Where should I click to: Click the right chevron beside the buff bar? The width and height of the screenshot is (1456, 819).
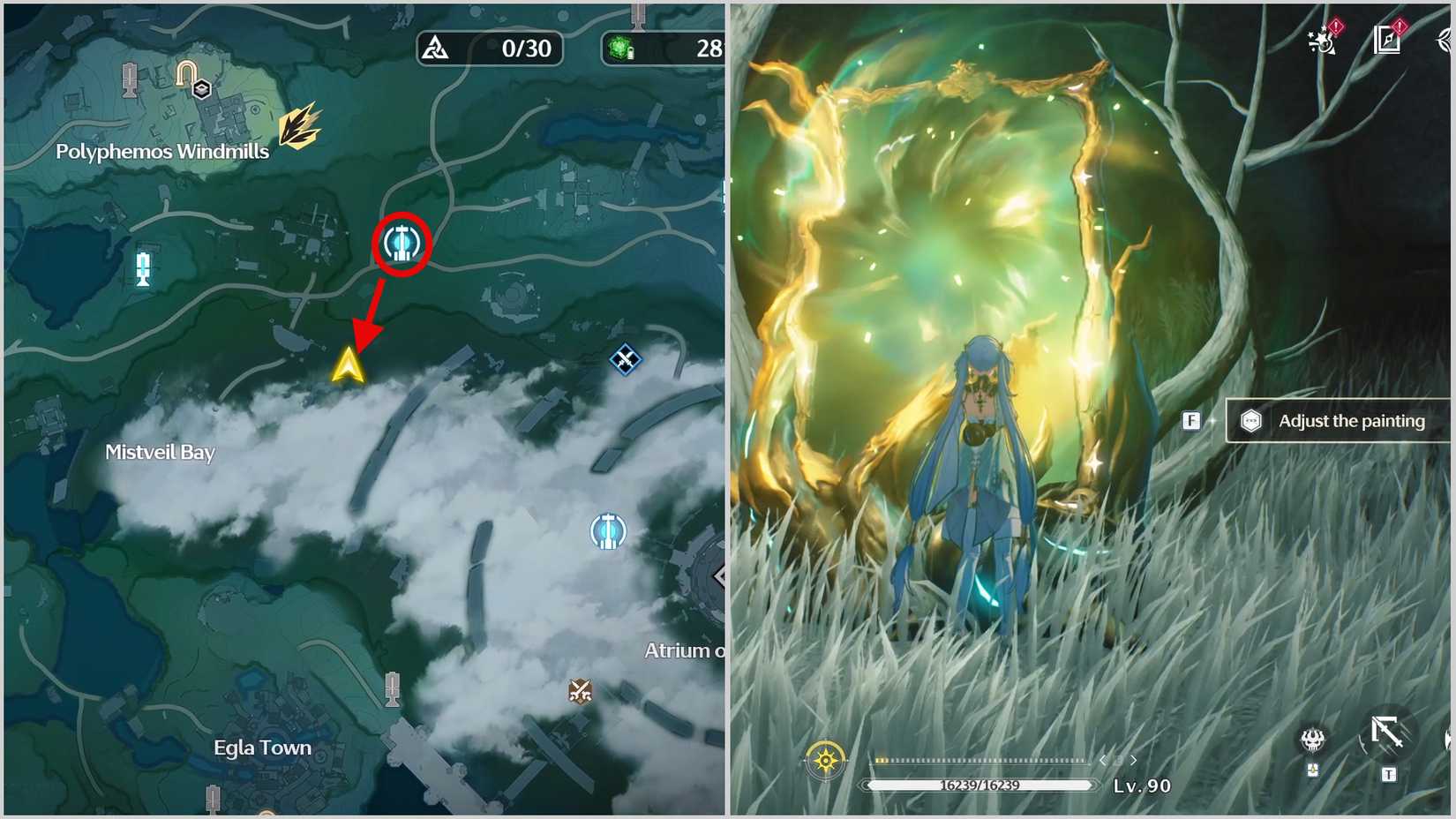(1131, 759)
